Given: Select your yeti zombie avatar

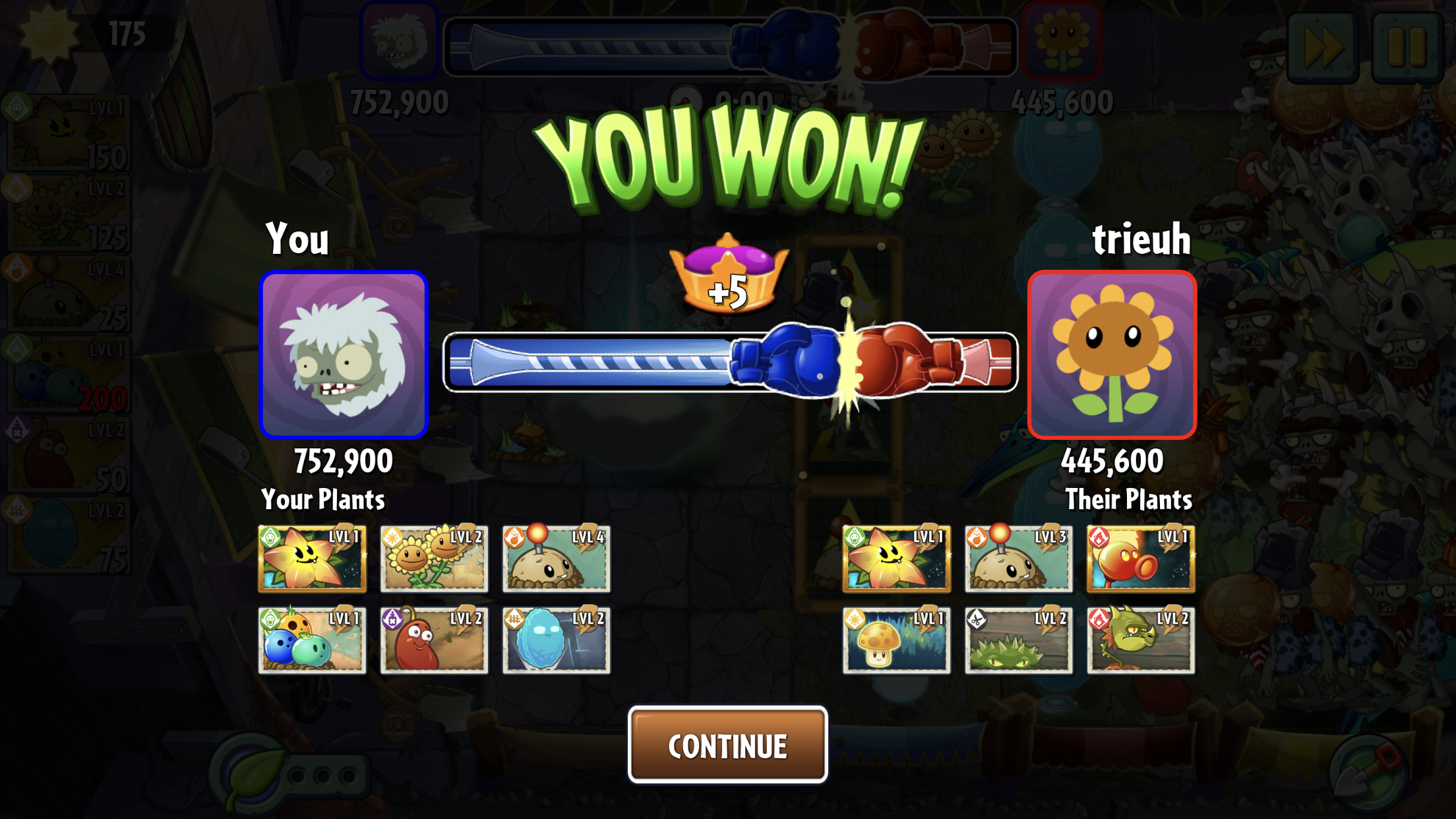Looking at the screenshot, I should pos(344,355).
